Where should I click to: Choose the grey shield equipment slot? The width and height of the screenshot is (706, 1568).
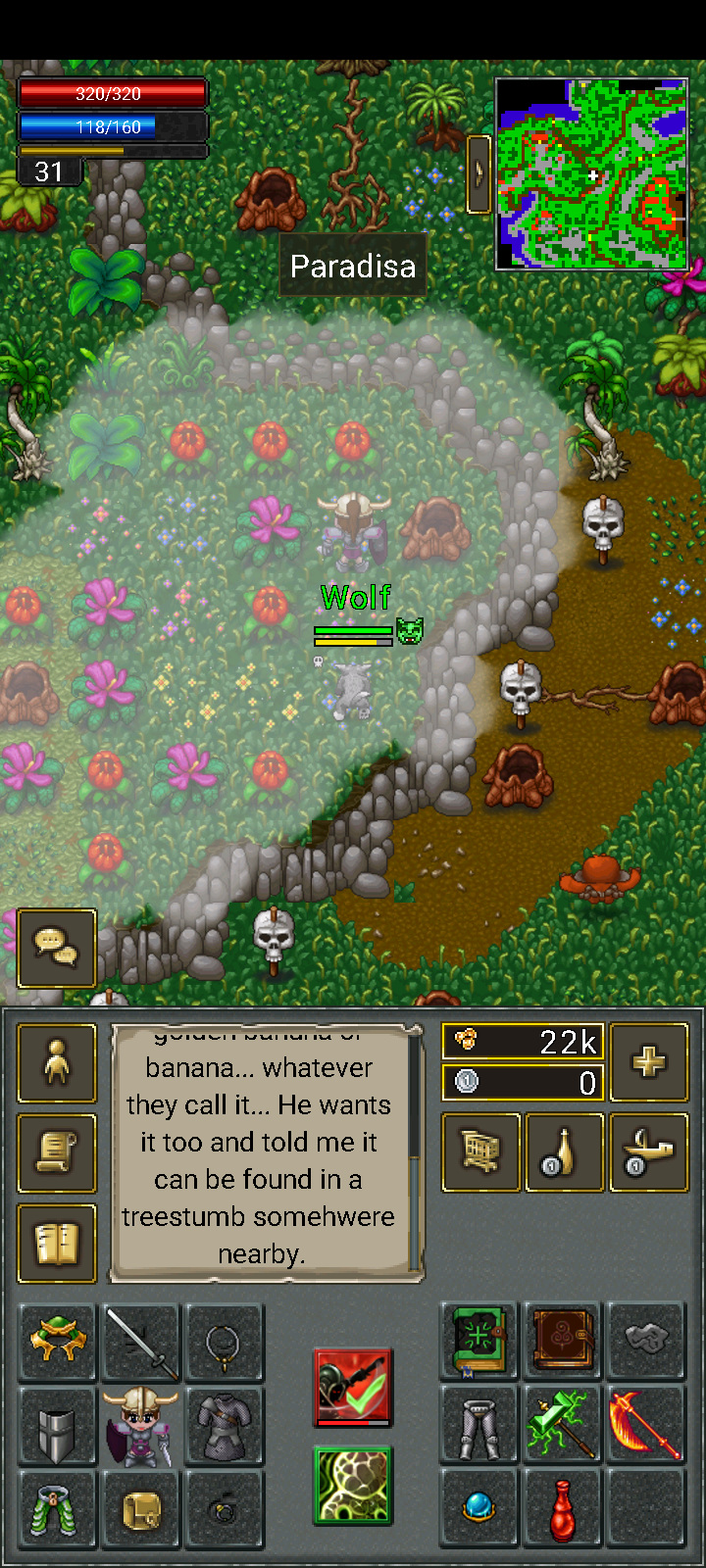tap(57, 1427)
